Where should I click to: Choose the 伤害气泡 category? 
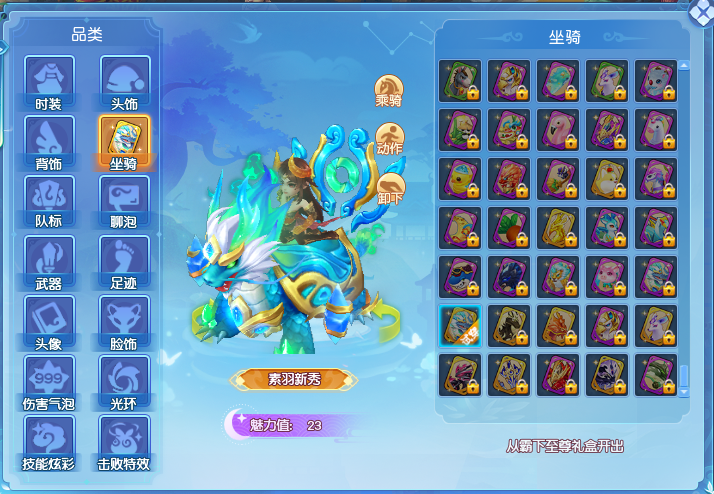(49, 381)
